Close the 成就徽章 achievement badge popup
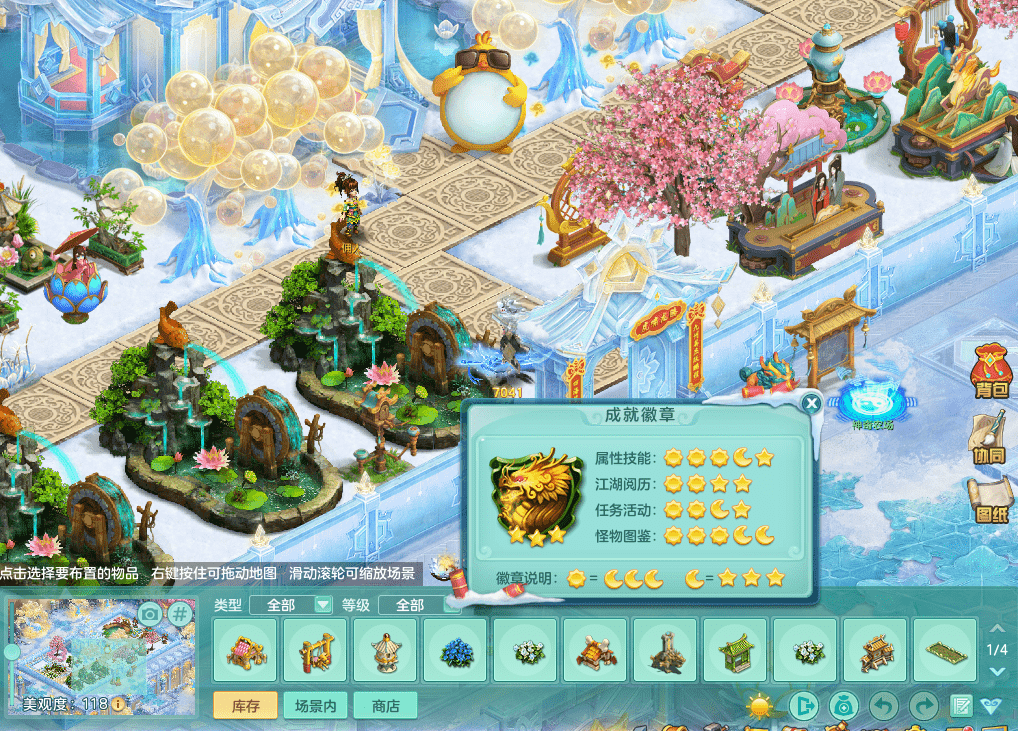Image resolution: width=1018 pixels, height=731 pixels. click(x=812, y=403)
